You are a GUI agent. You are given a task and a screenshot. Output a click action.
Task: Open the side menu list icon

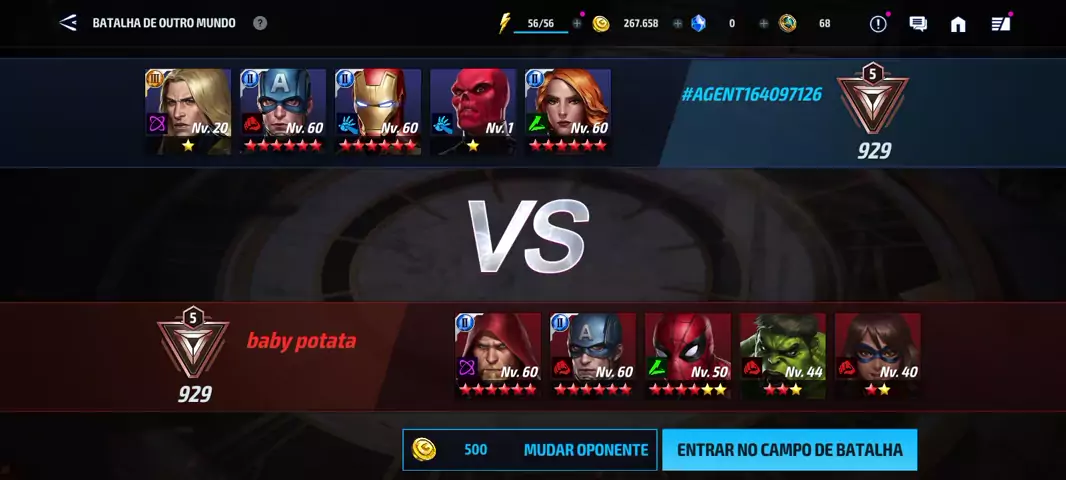pyautogui.click(x=1000, y=24)
